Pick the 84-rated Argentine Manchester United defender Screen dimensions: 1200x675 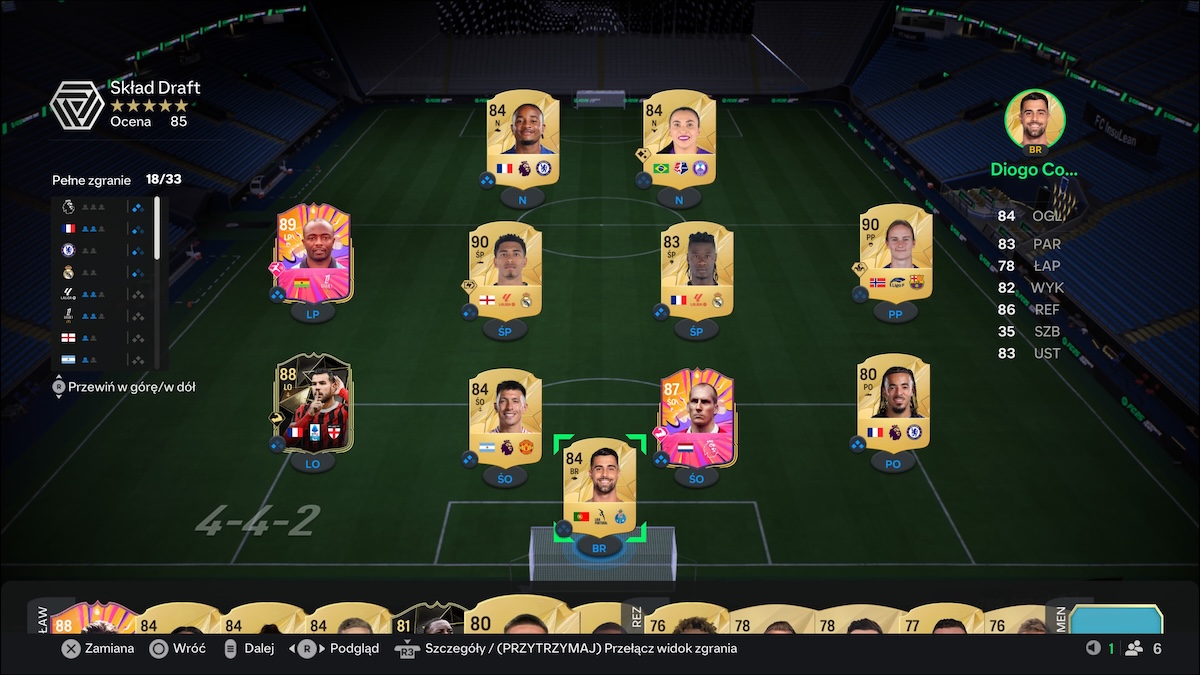coord(505,415)
